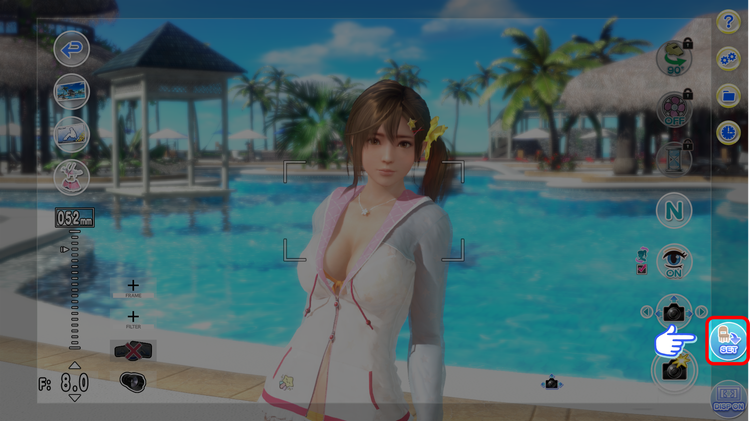Go back with the arrow button
The height and width of the screenshot is (421, 750).
click(71, 48)
